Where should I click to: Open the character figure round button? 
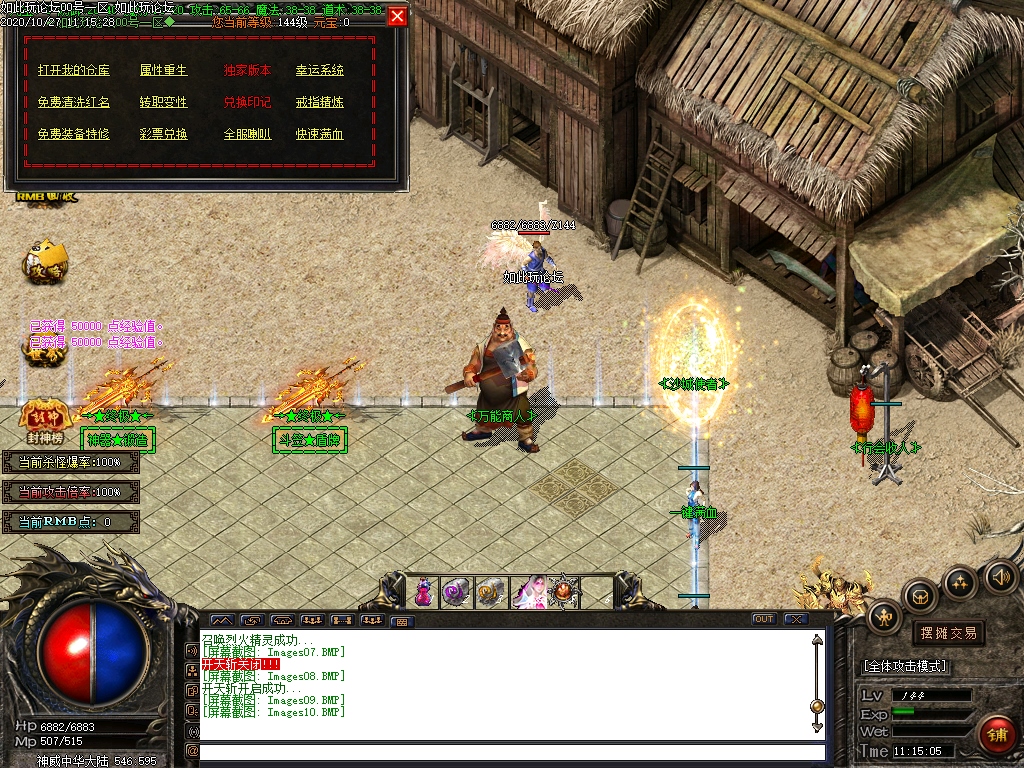(x=885, y=616)
